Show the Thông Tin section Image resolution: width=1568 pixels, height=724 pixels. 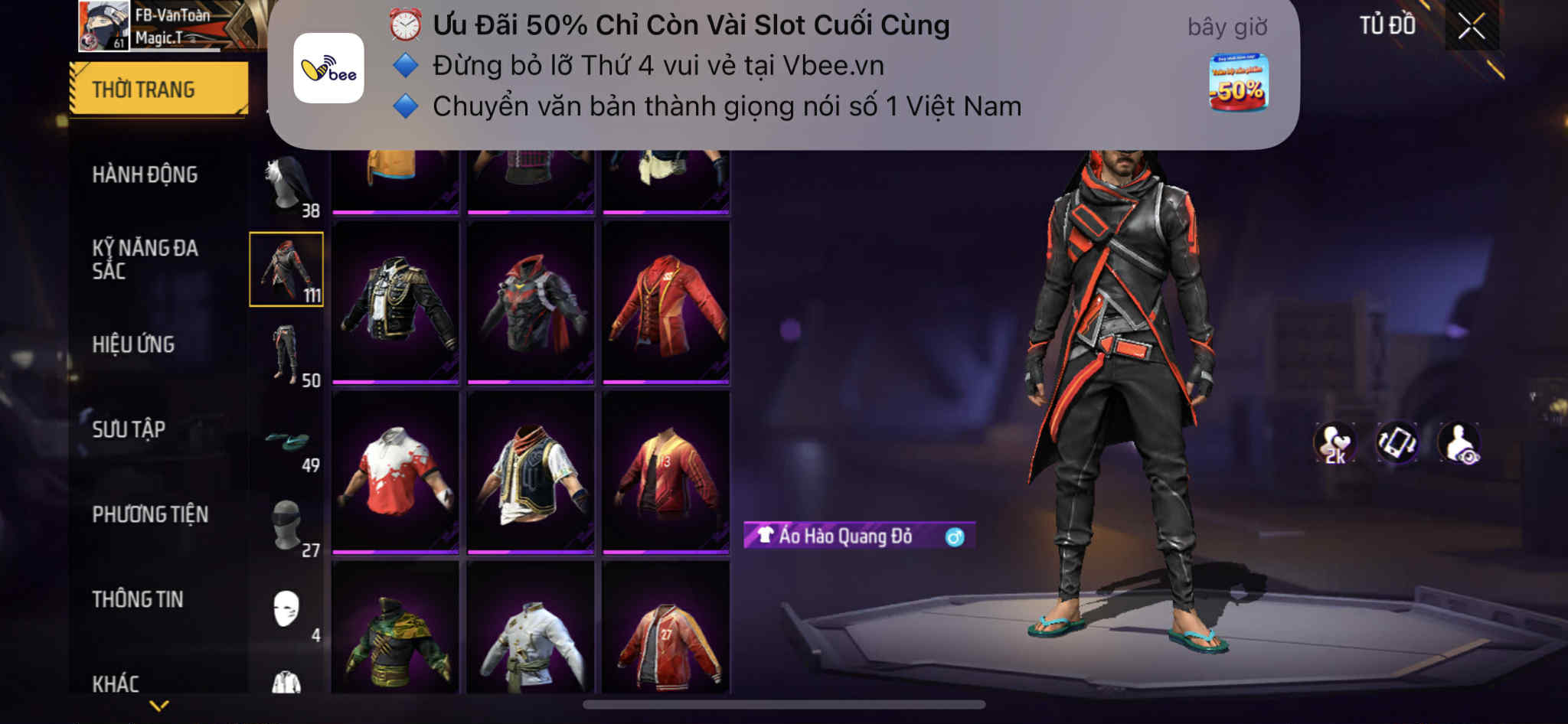pos(138,599)
